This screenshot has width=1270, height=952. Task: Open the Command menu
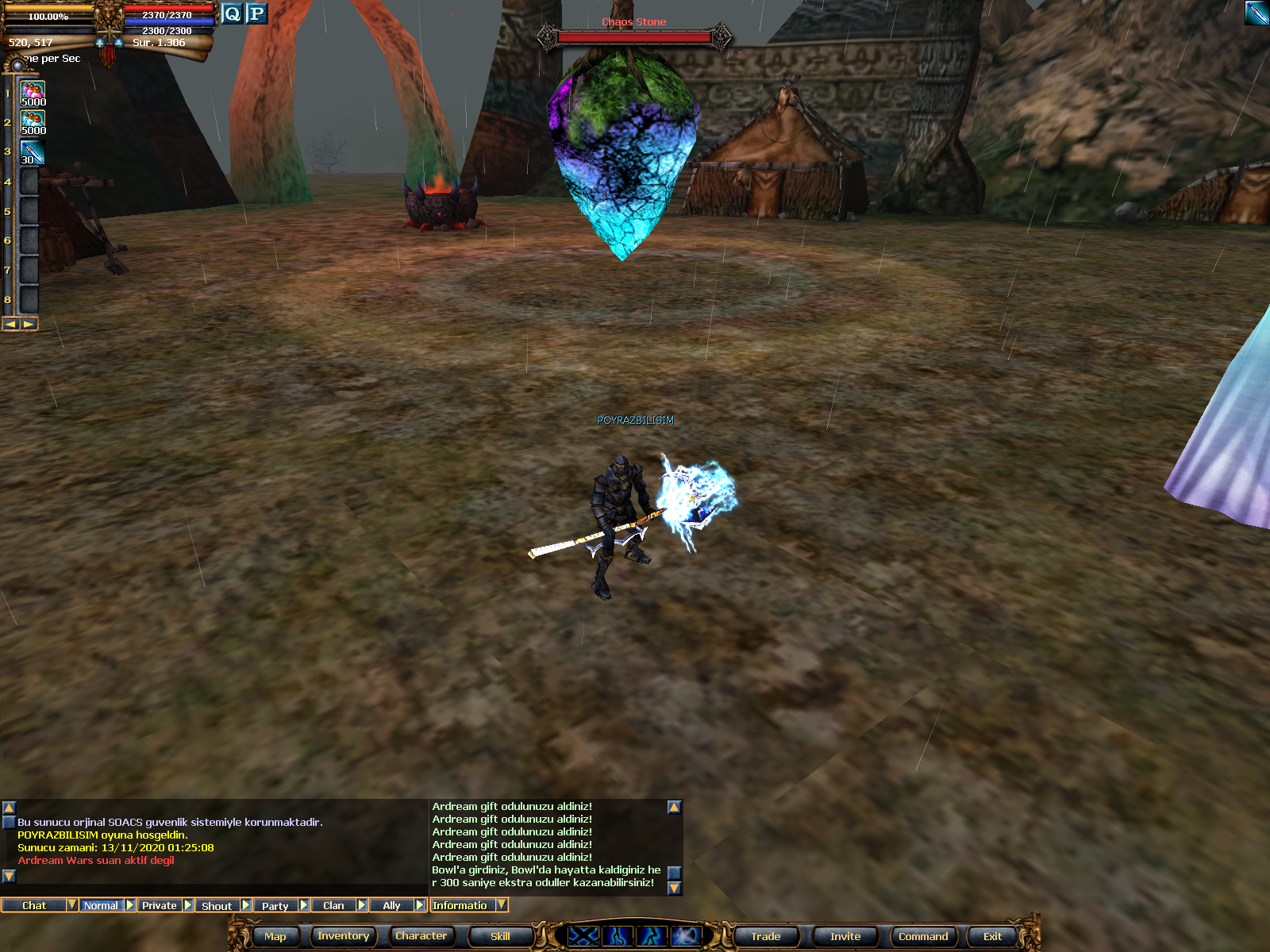pyautogui.click(x=922, y=936)
